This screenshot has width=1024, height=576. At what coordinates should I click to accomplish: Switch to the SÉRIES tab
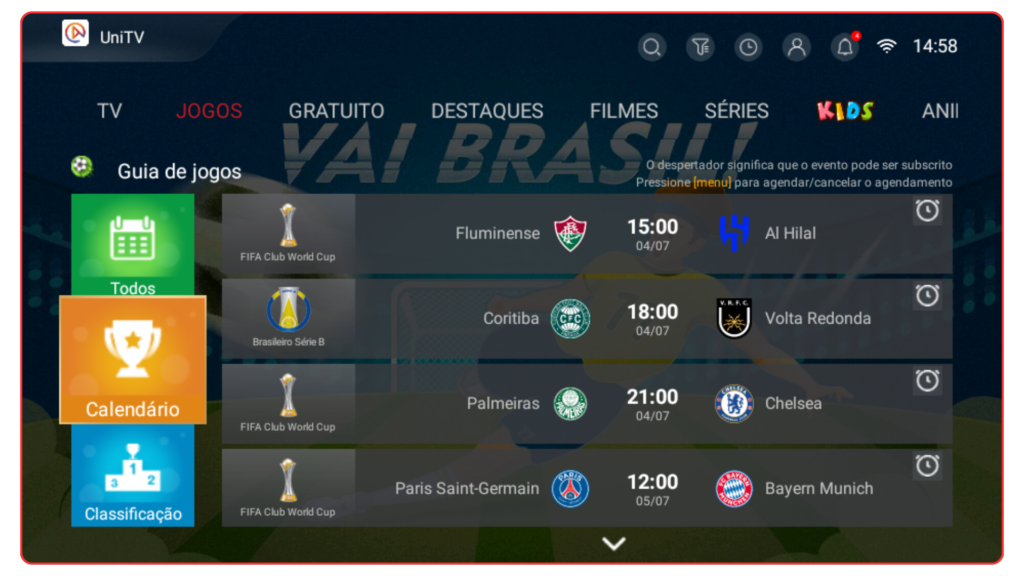pyautogui.click(x=736, y=111)
